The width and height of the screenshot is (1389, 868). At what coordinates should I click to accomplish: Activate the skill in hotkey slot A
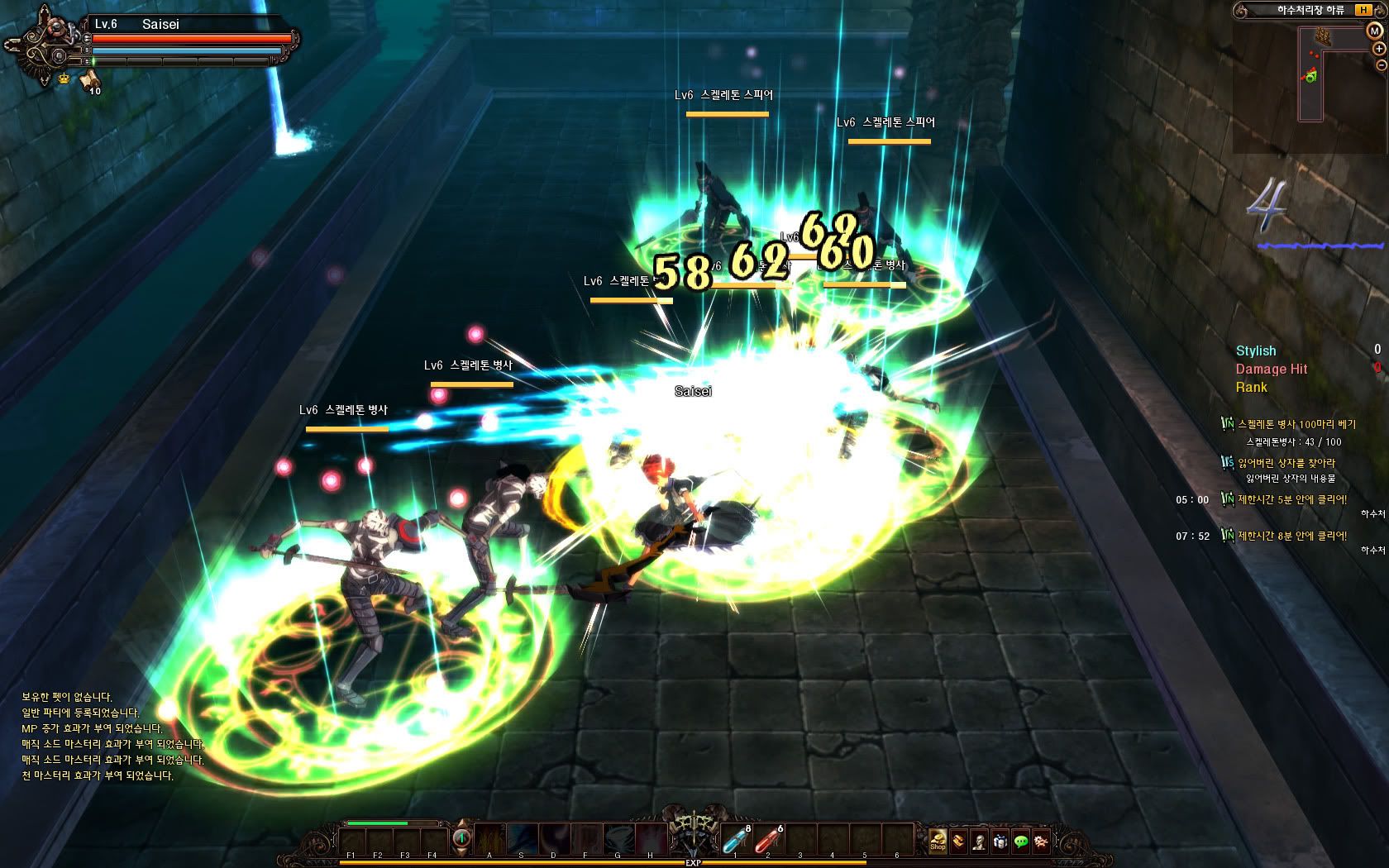[x=489, y=839]
